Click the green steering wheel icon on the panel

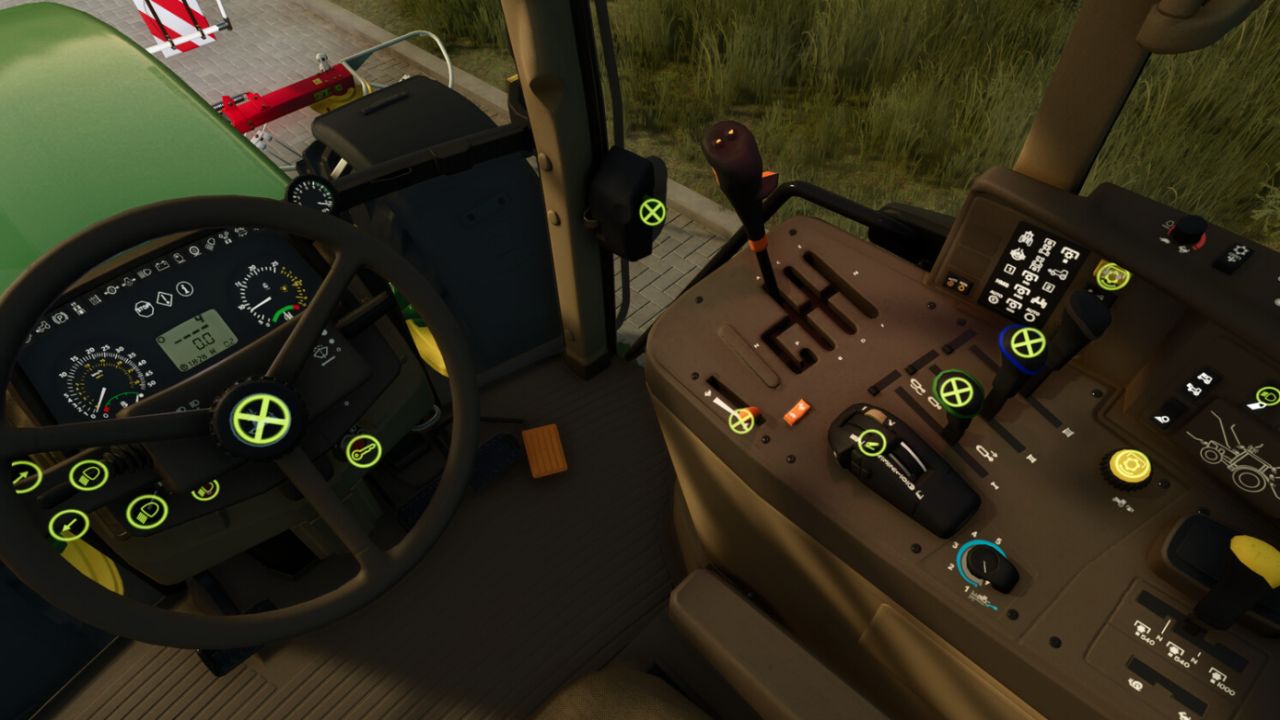click(x=1112, y=276)
